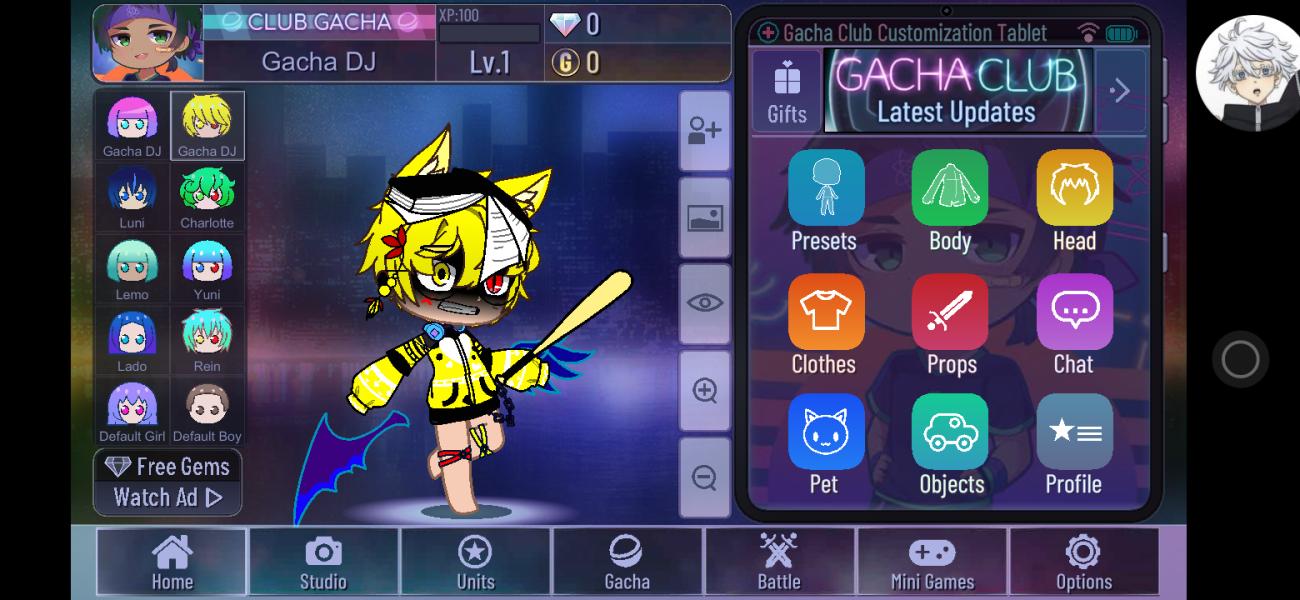Screen dimensions: 1300x600
Task: Open the Props menu
Action: click(950, 324)
